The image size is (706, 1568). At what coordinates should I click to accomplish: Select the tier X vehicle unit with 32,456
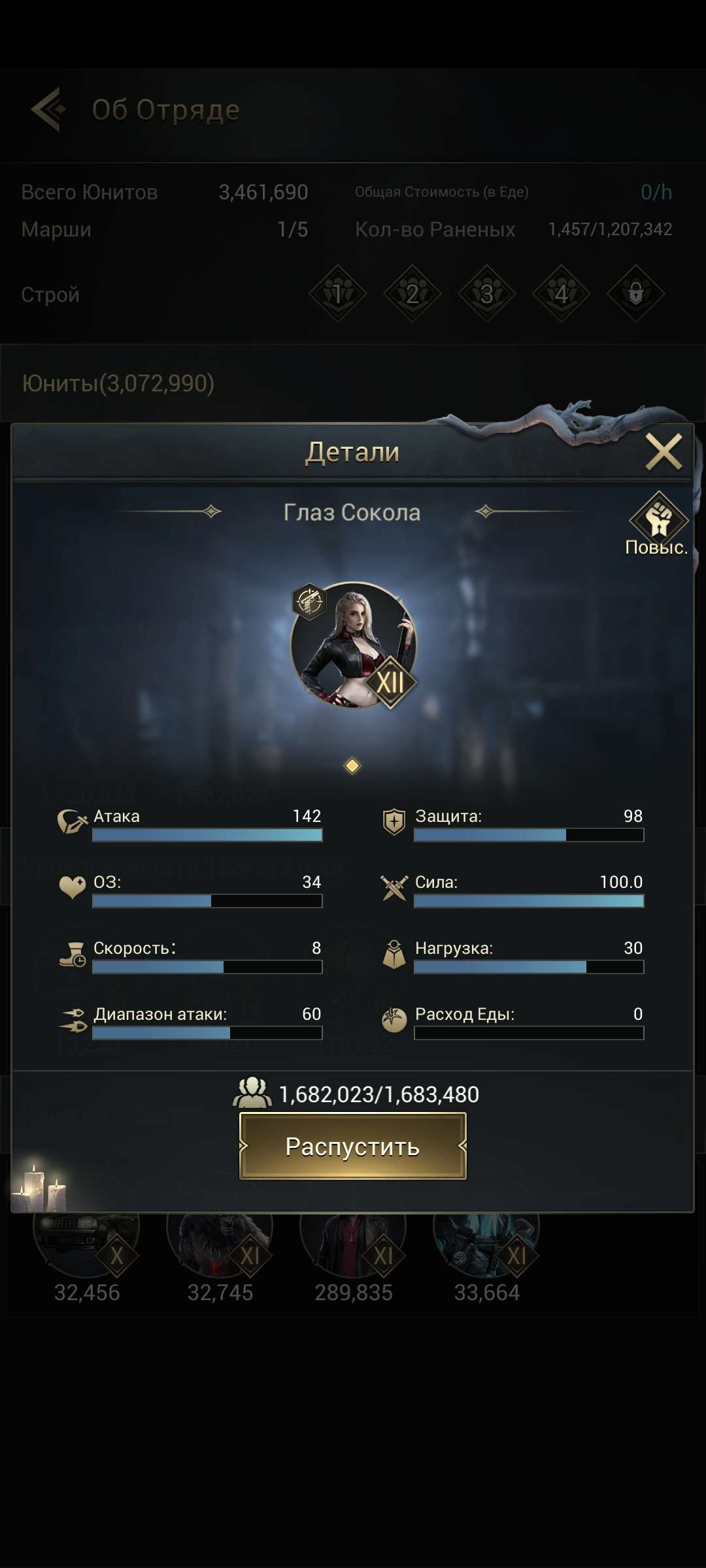[x=86, y=1241]
